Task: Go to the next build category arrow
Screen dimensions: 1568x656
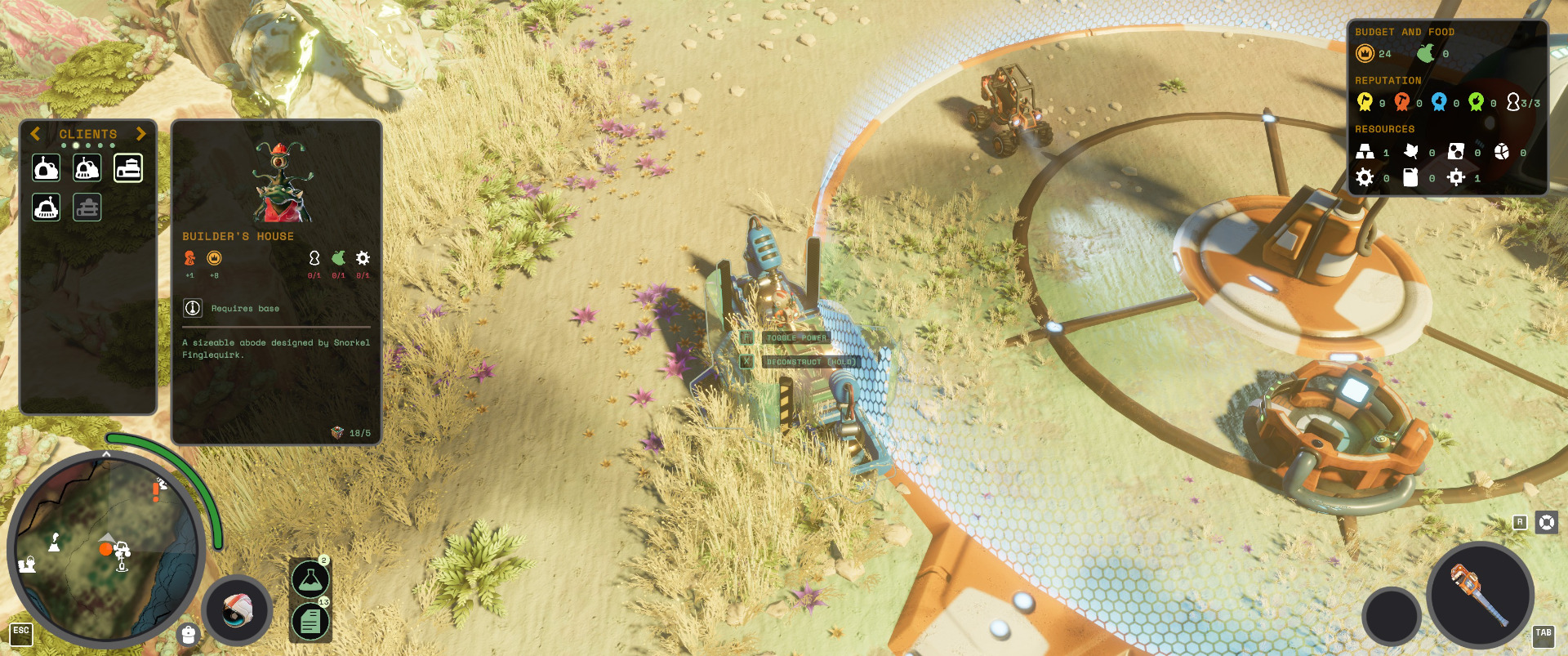Action: click(141, 134)
